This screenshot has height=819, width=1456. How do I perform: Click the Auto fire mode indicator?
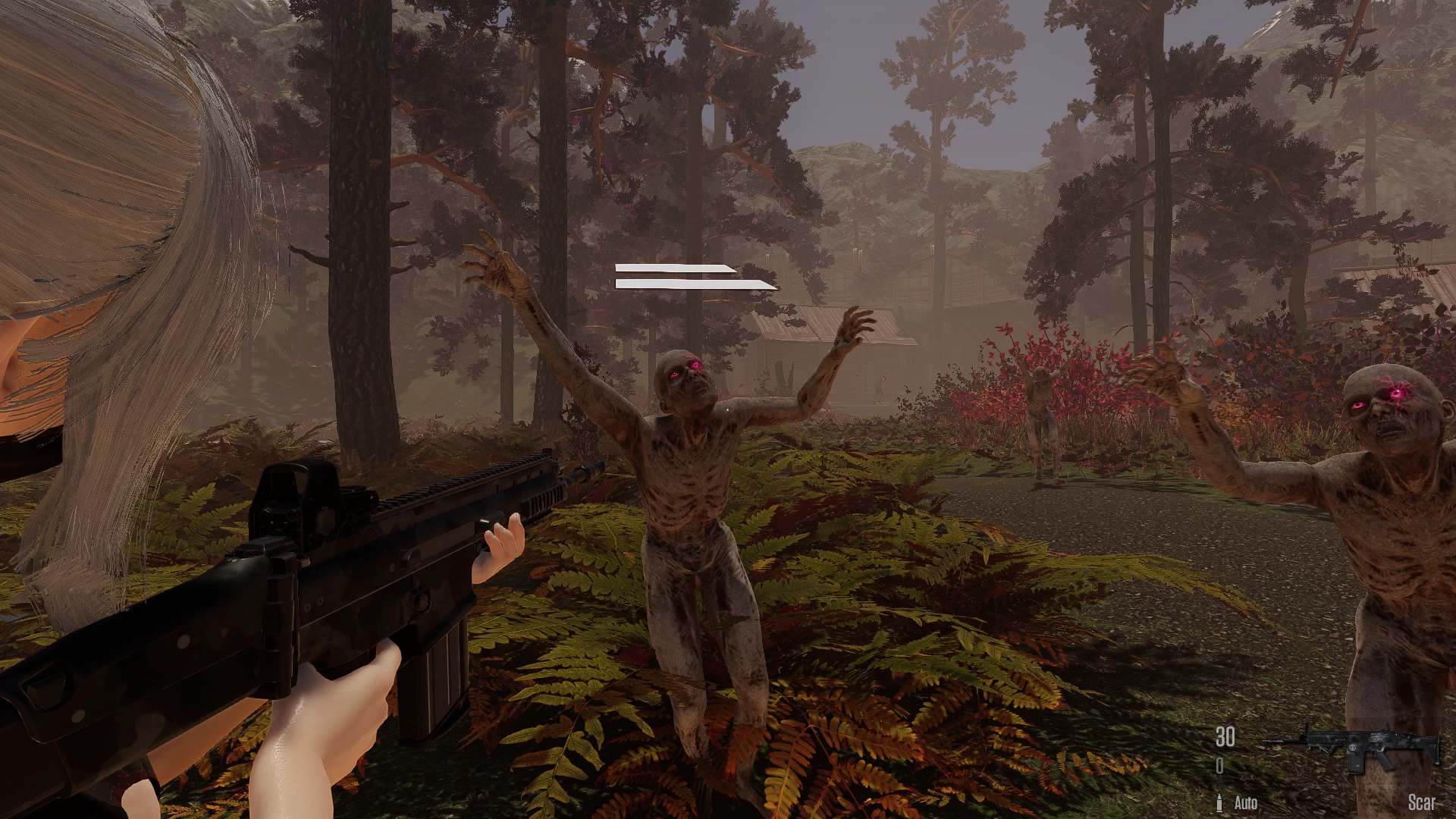point(1247,802)
